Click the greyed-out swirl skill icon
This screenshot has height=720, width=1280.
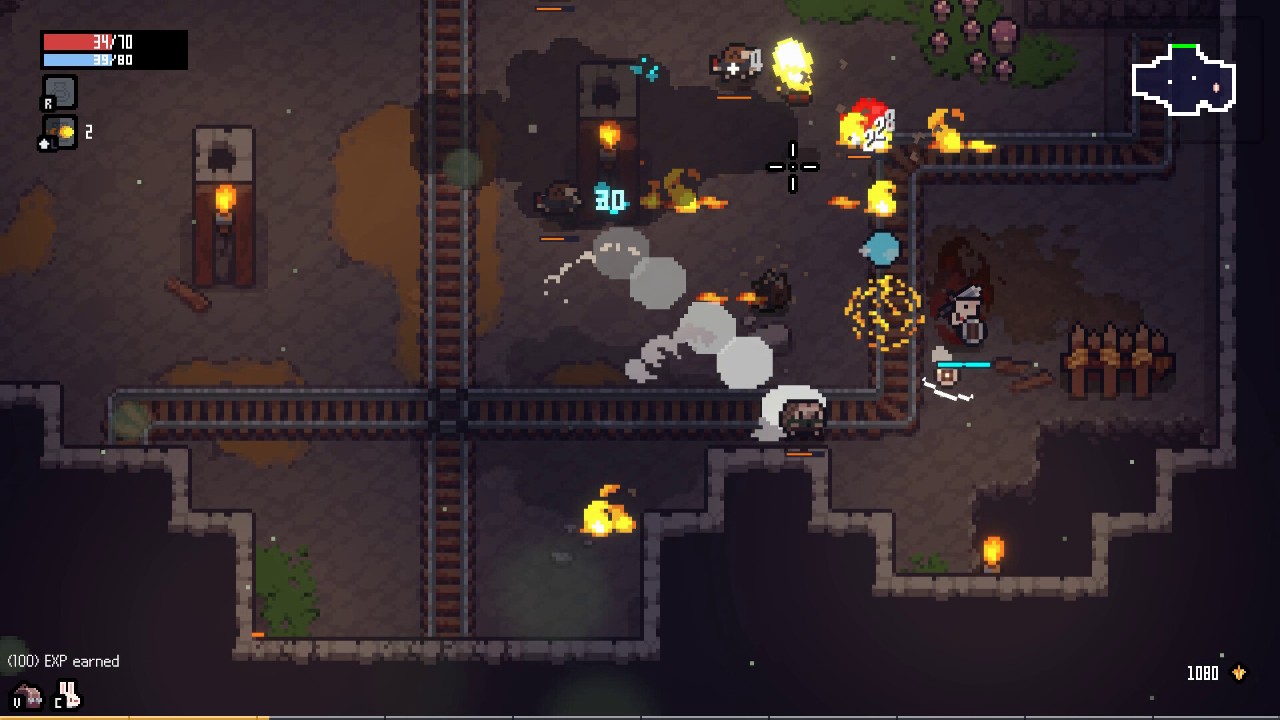point(60,92)
